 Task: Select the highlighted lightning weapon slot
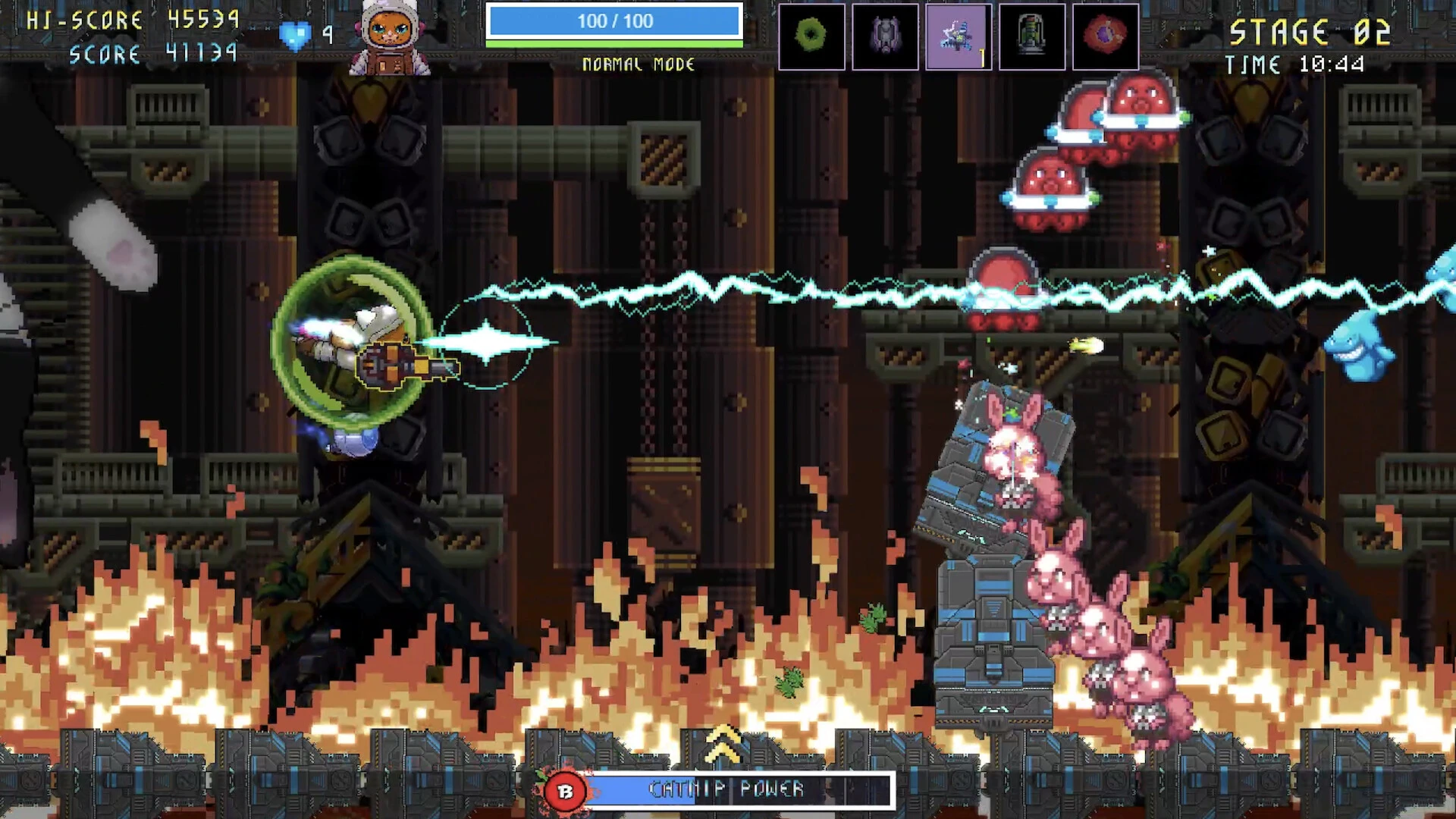[959, 36]
